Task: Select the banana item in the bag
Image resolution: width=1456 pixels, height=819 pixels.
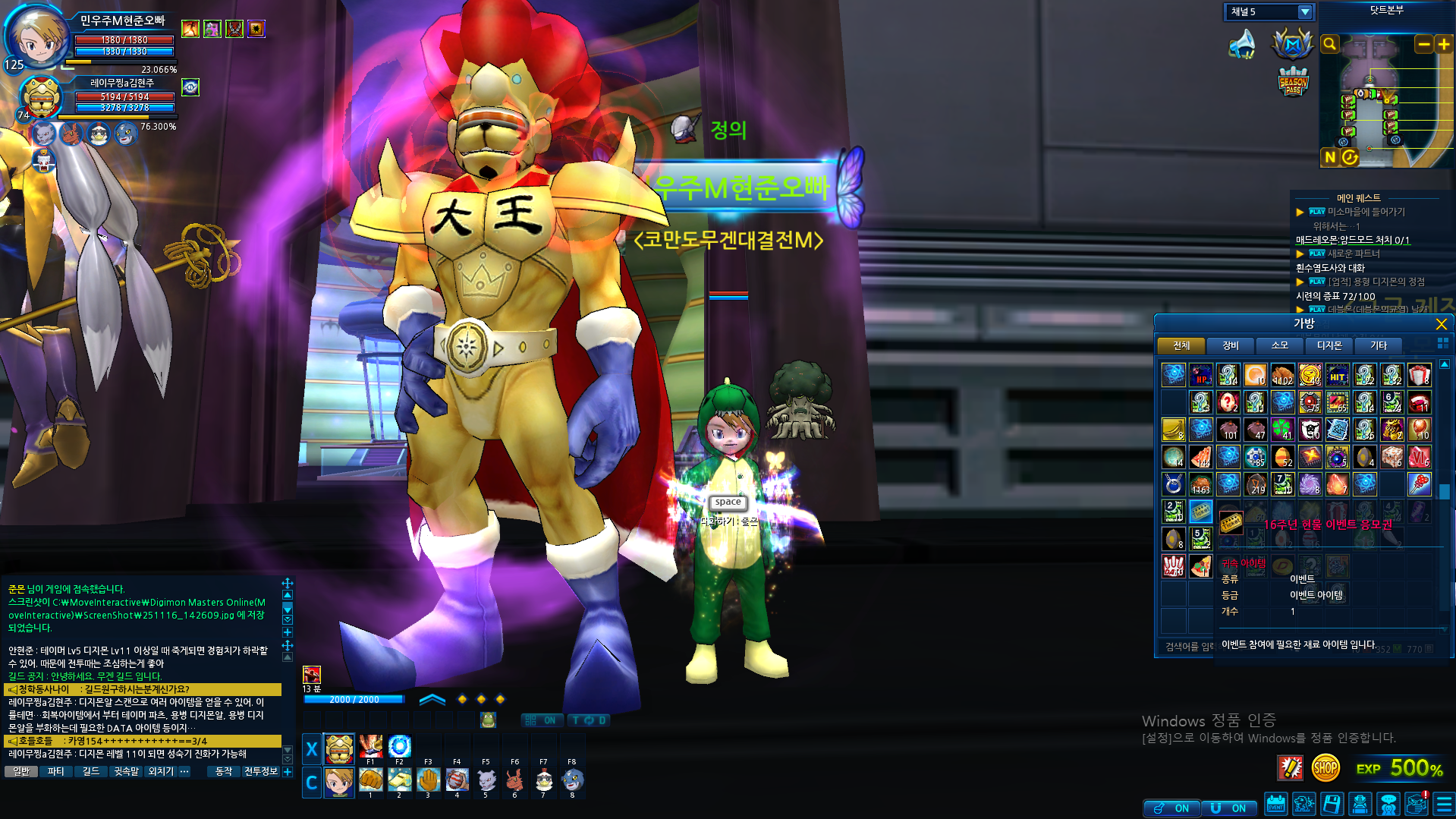Action: point(1173,430)
